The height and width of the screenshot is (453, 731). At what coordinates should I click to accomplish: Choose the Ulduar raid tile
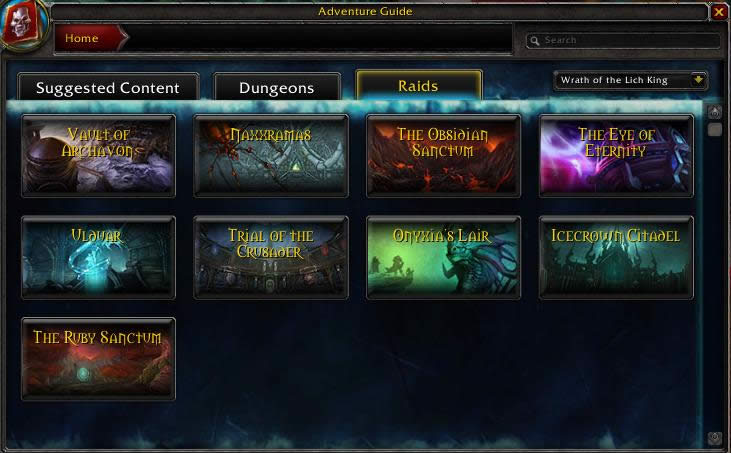tap(98, 257)
